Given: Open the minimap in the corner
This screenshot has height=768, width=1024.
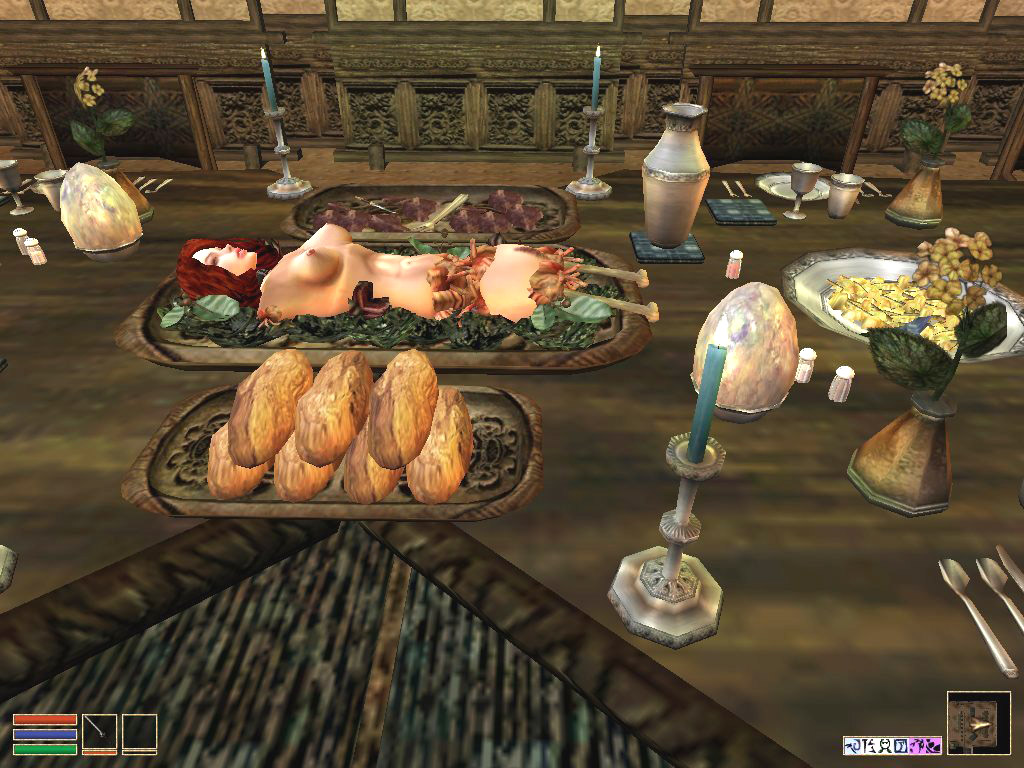Looking at the screenshot, I should point(978,722).
